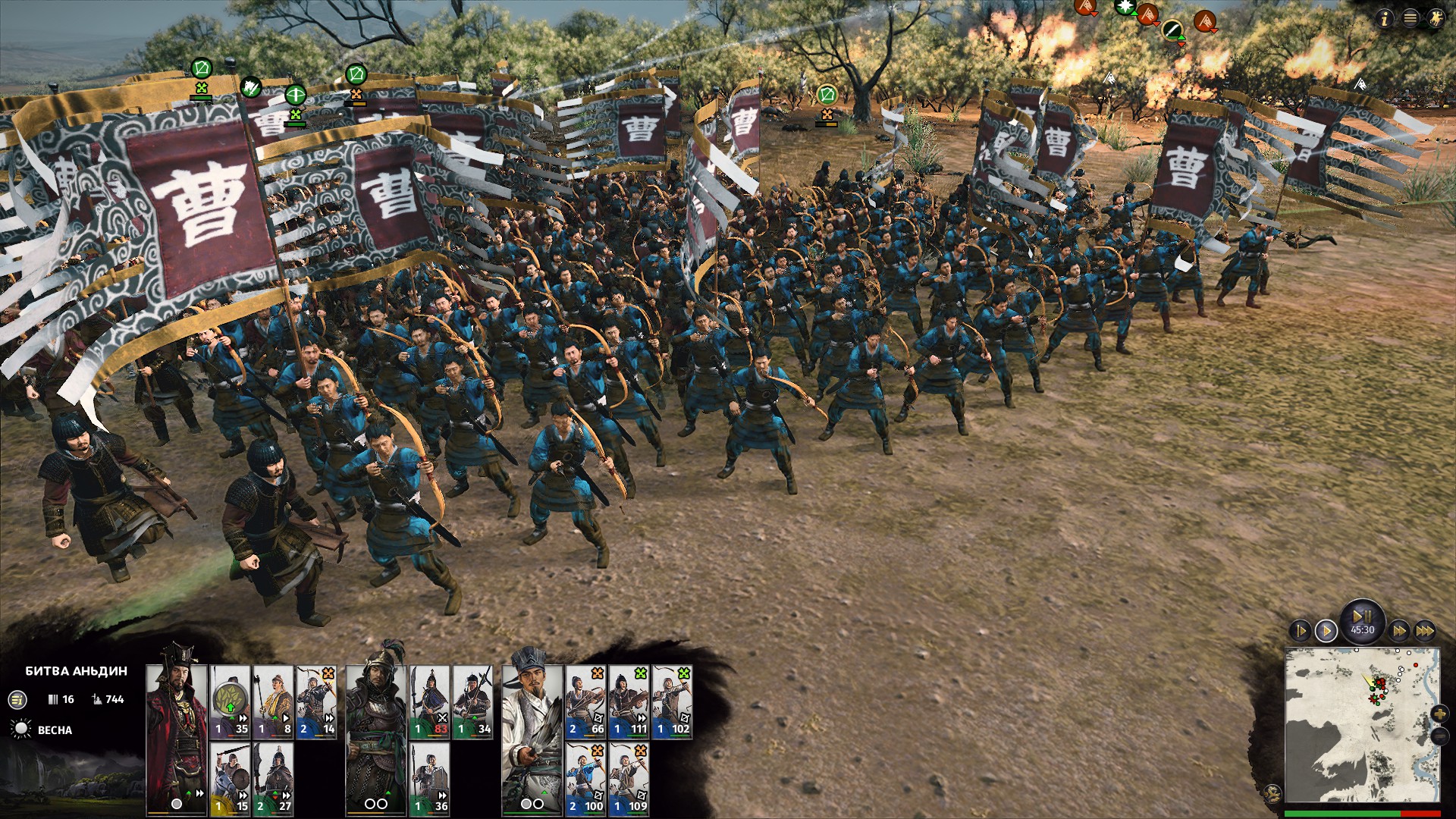
Task: Set battle speed to normal play
Action: tap(1326, 630)
